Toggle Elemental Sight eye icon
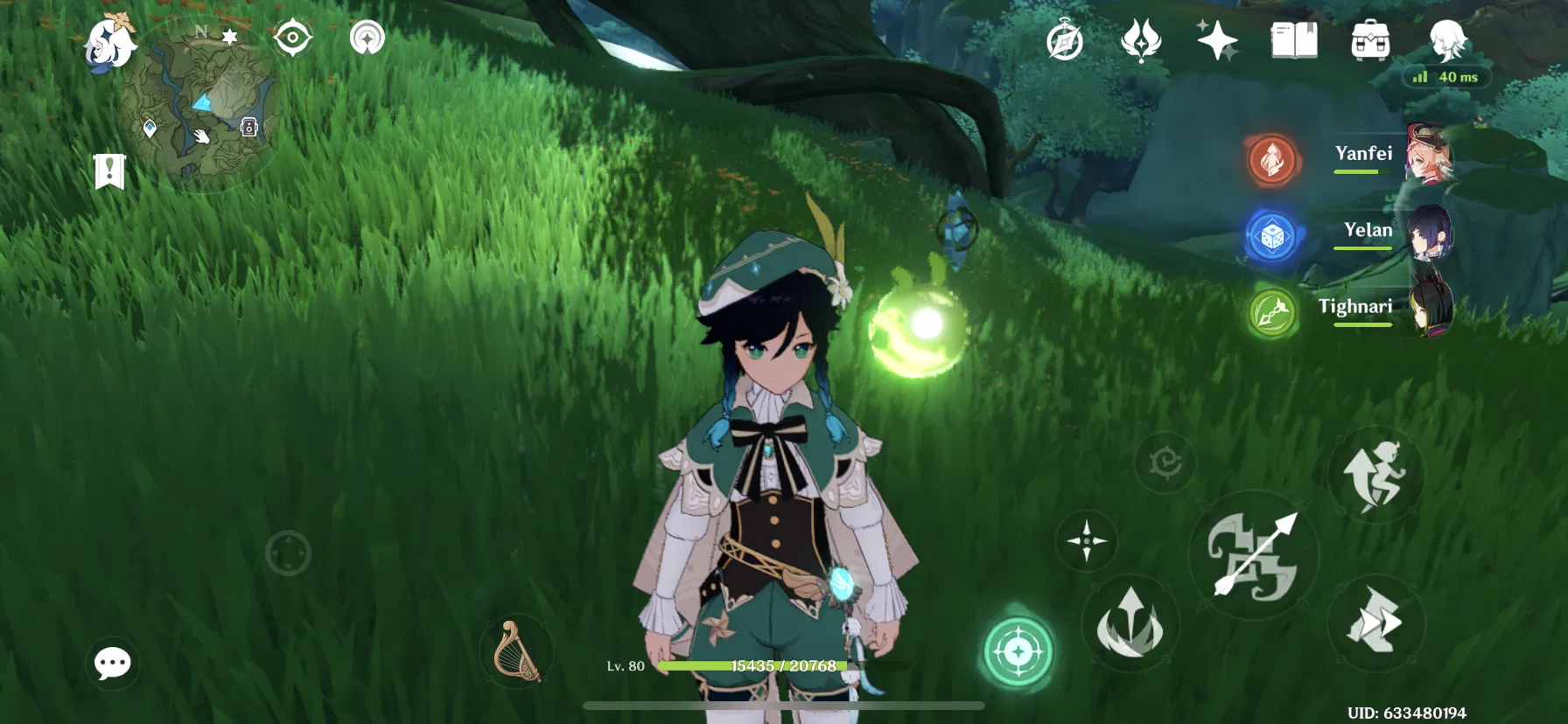The image size is (1568, 724). (292, 38)
